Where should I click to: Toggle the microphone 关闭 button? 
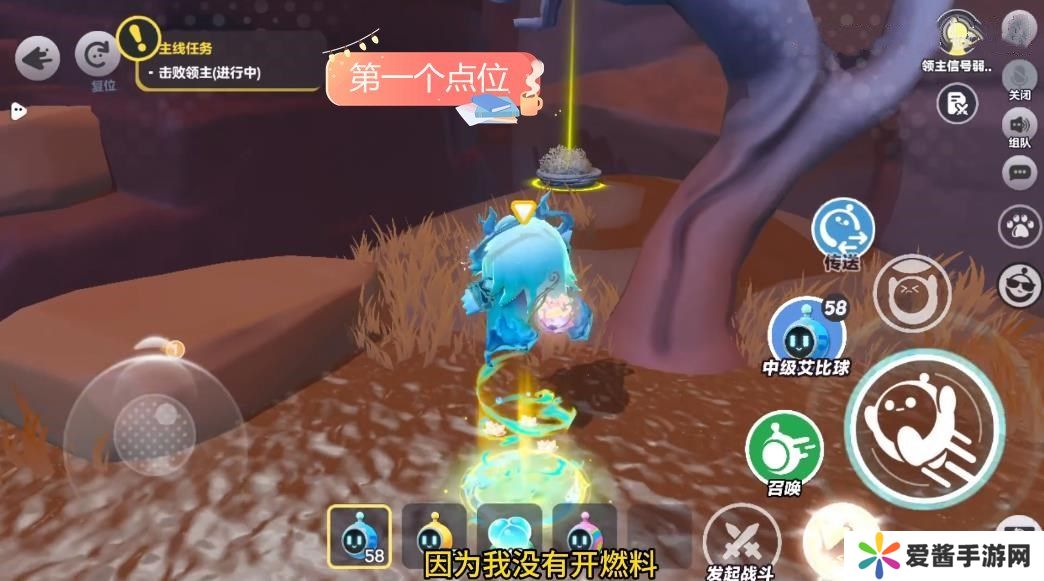1019,77
